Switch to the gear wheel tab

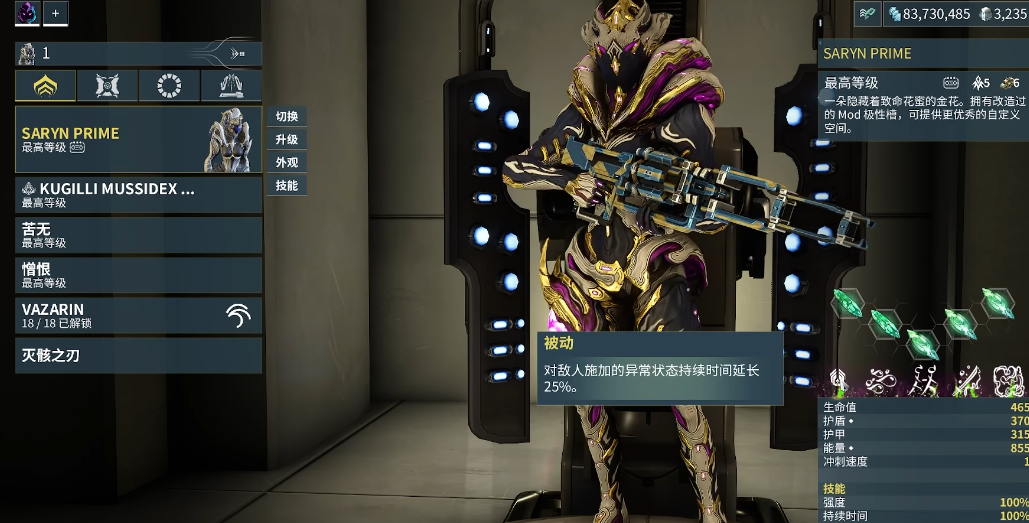tap(169, 86)
